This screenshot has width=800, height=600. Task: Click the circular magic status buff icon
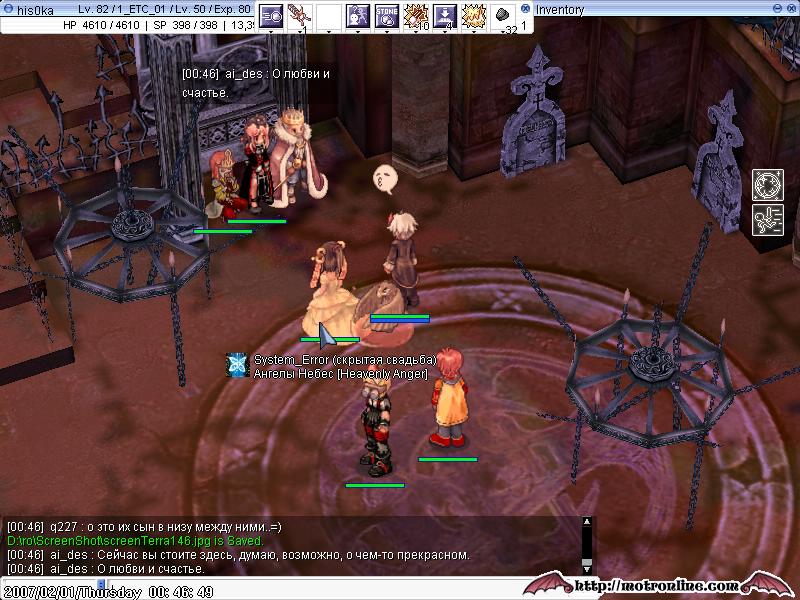(x=767, y=185)
